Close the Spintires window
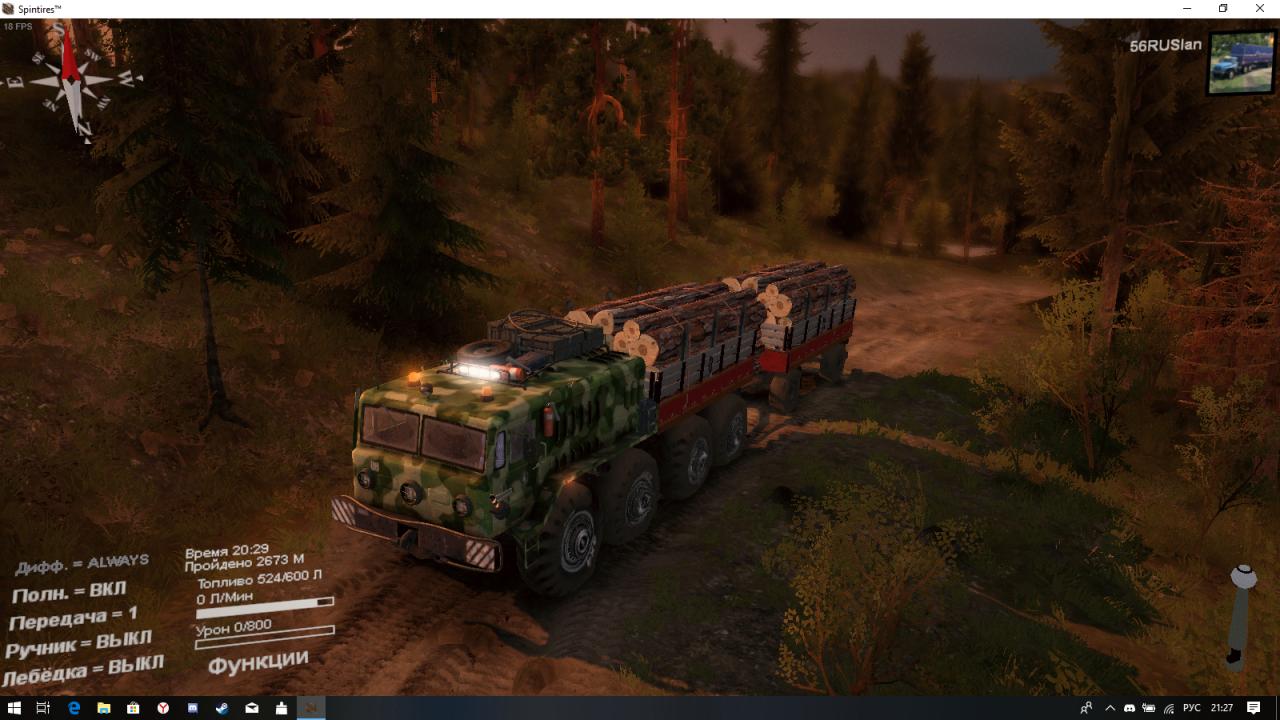 point(1260,9)
